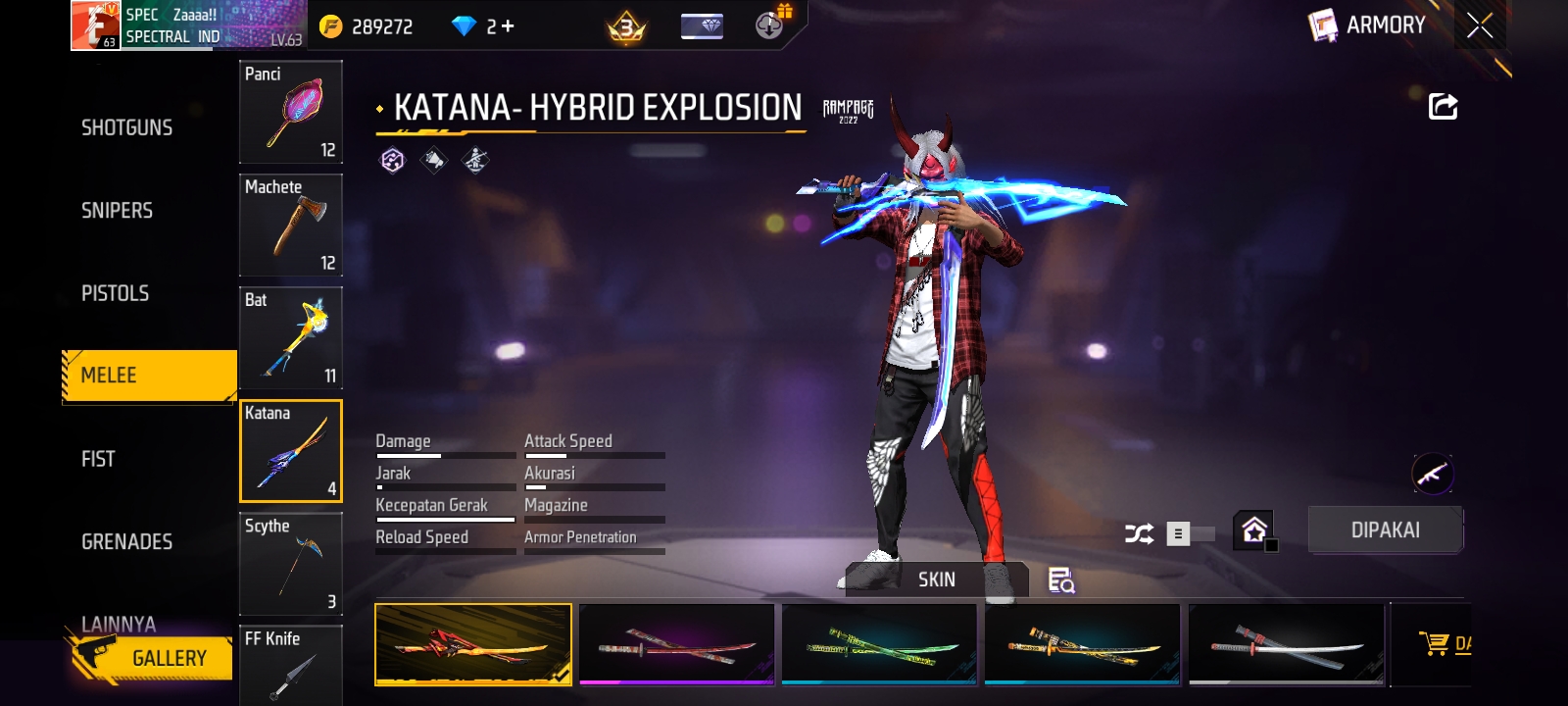Open the Snipers weapon category
This screenshot has width=1568, height=706.
tap(117, 211)
